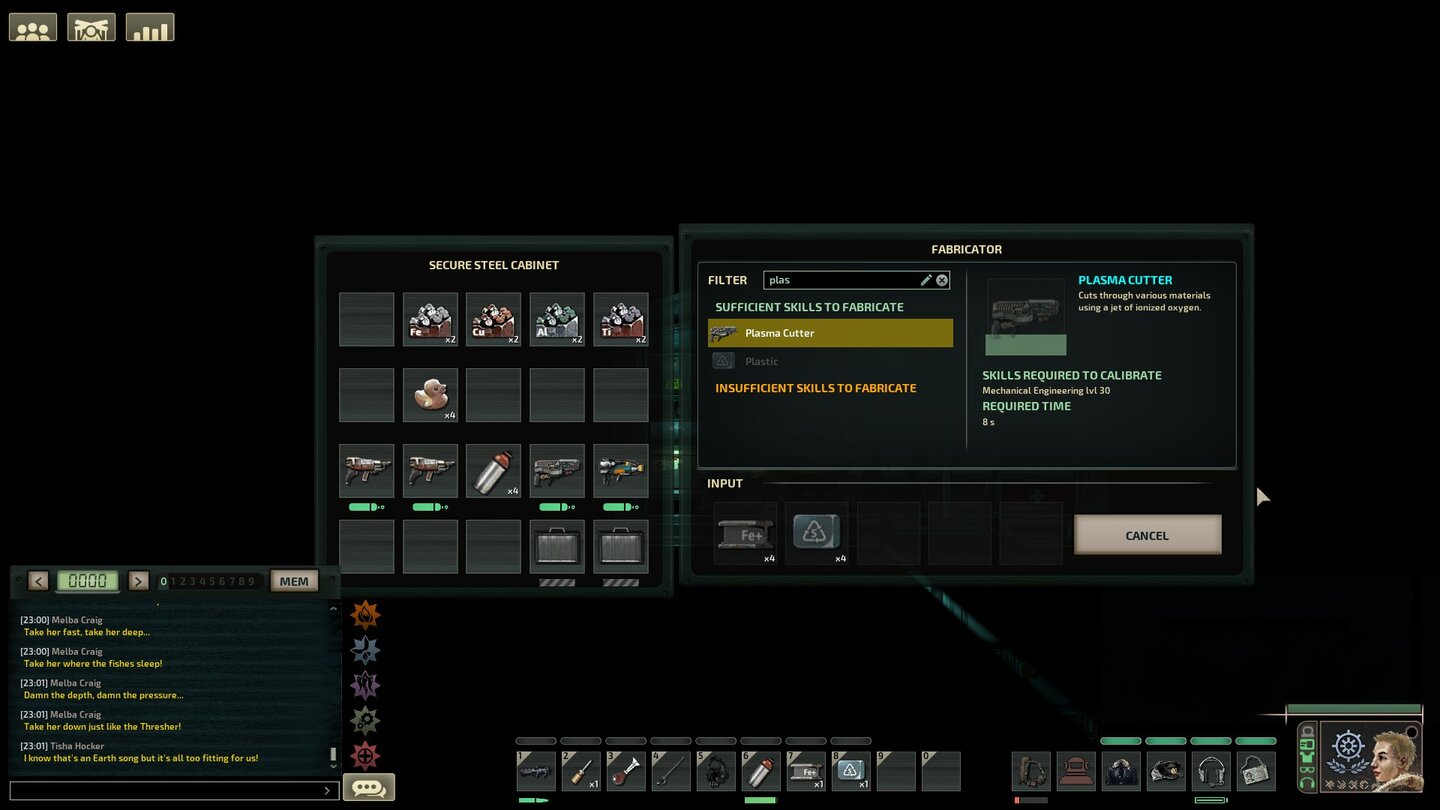Click the next radio channel arrow
Image resolution: width=1440 pixels, height=810 pixels.
(138, 580)
